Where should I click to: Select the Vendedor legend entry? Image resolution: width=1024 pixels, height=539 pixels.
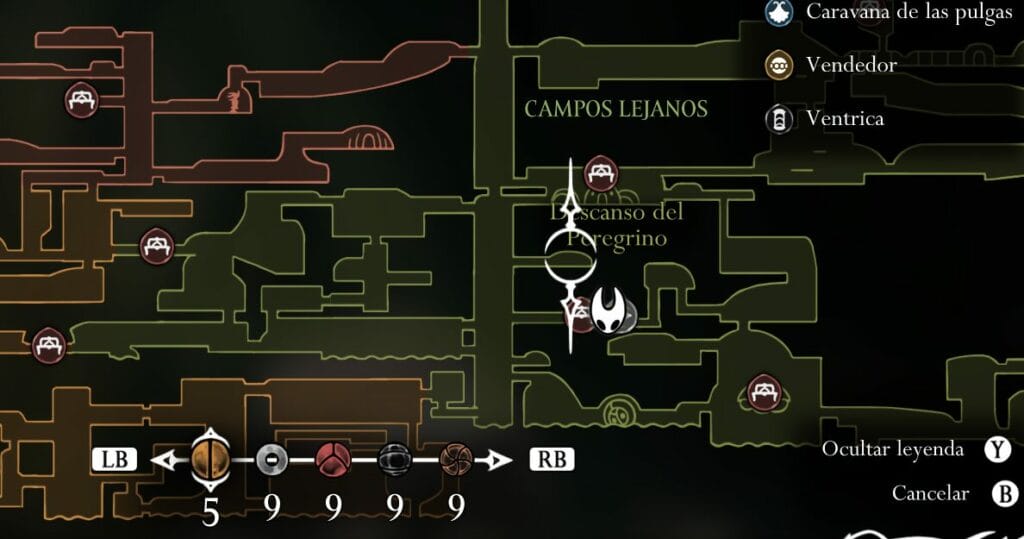[x=851, y=66]
